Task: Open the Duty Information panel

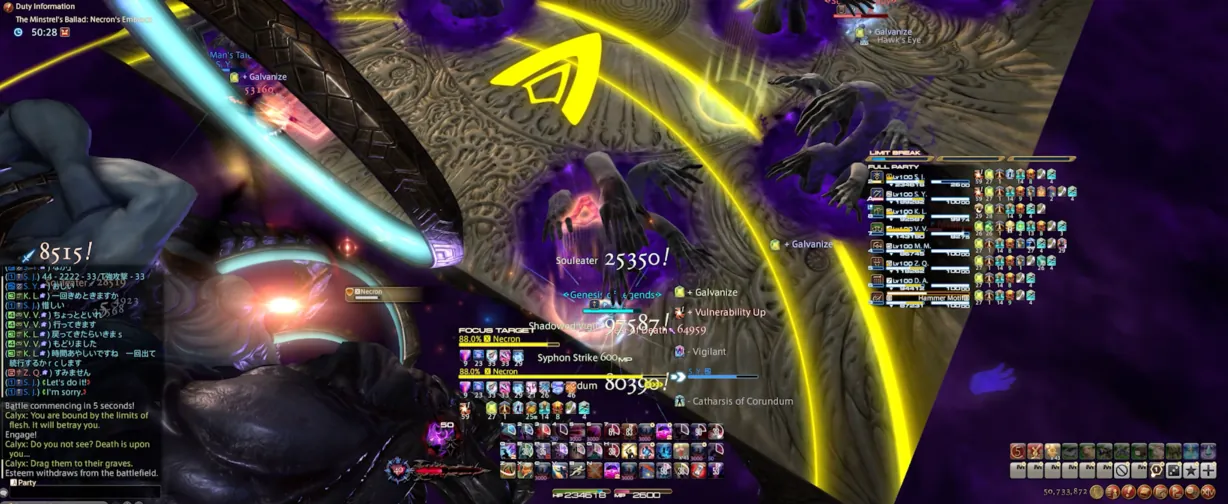Action: tap(45, 6)
